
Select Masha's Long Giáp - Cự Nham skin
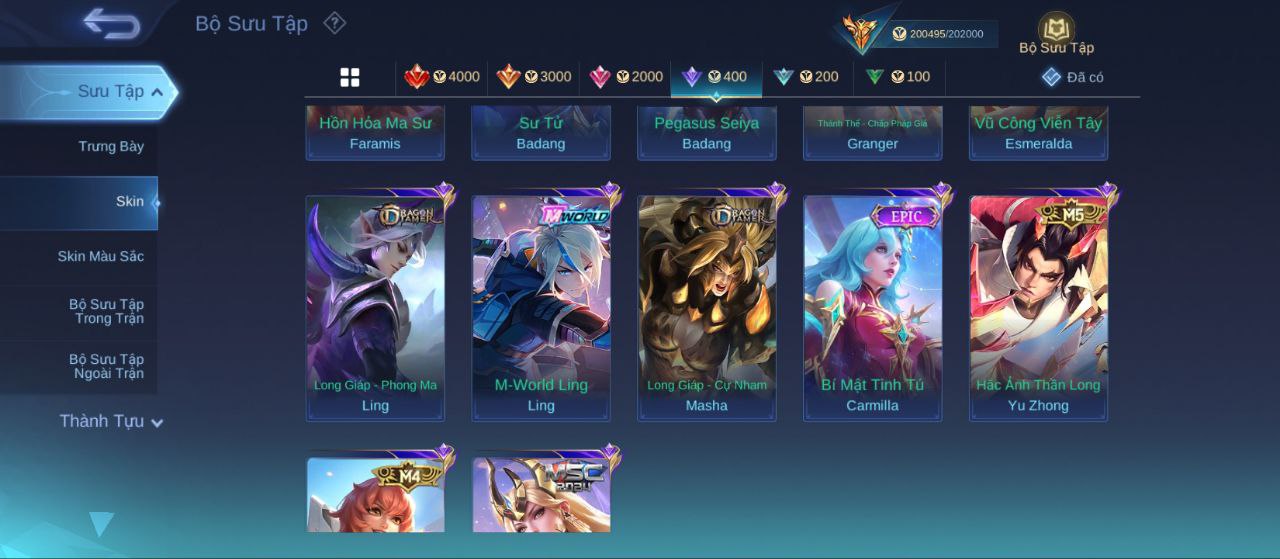pyautogui.click(x=707, y=308)
